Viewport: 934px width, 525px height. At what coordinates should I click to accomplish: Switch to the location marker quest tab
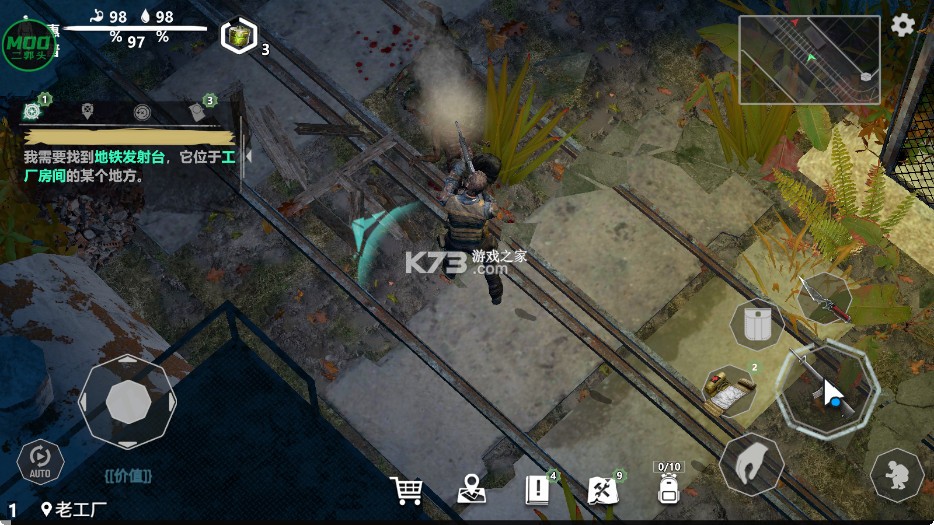click(x=88, y=111)
